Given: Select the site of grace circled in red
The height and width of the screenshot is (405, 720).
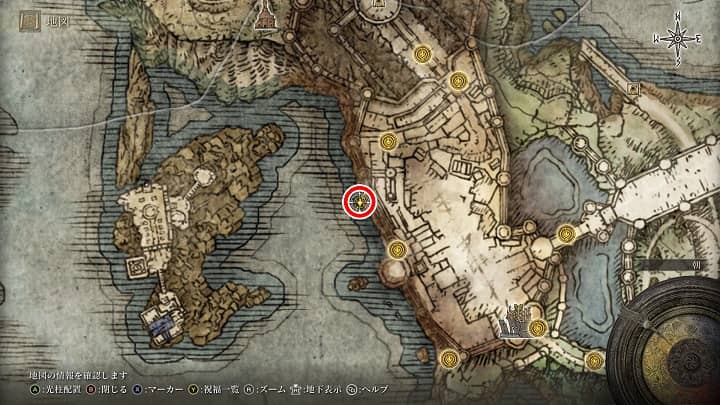Looking at the screenshot, I should click(359, 202).
